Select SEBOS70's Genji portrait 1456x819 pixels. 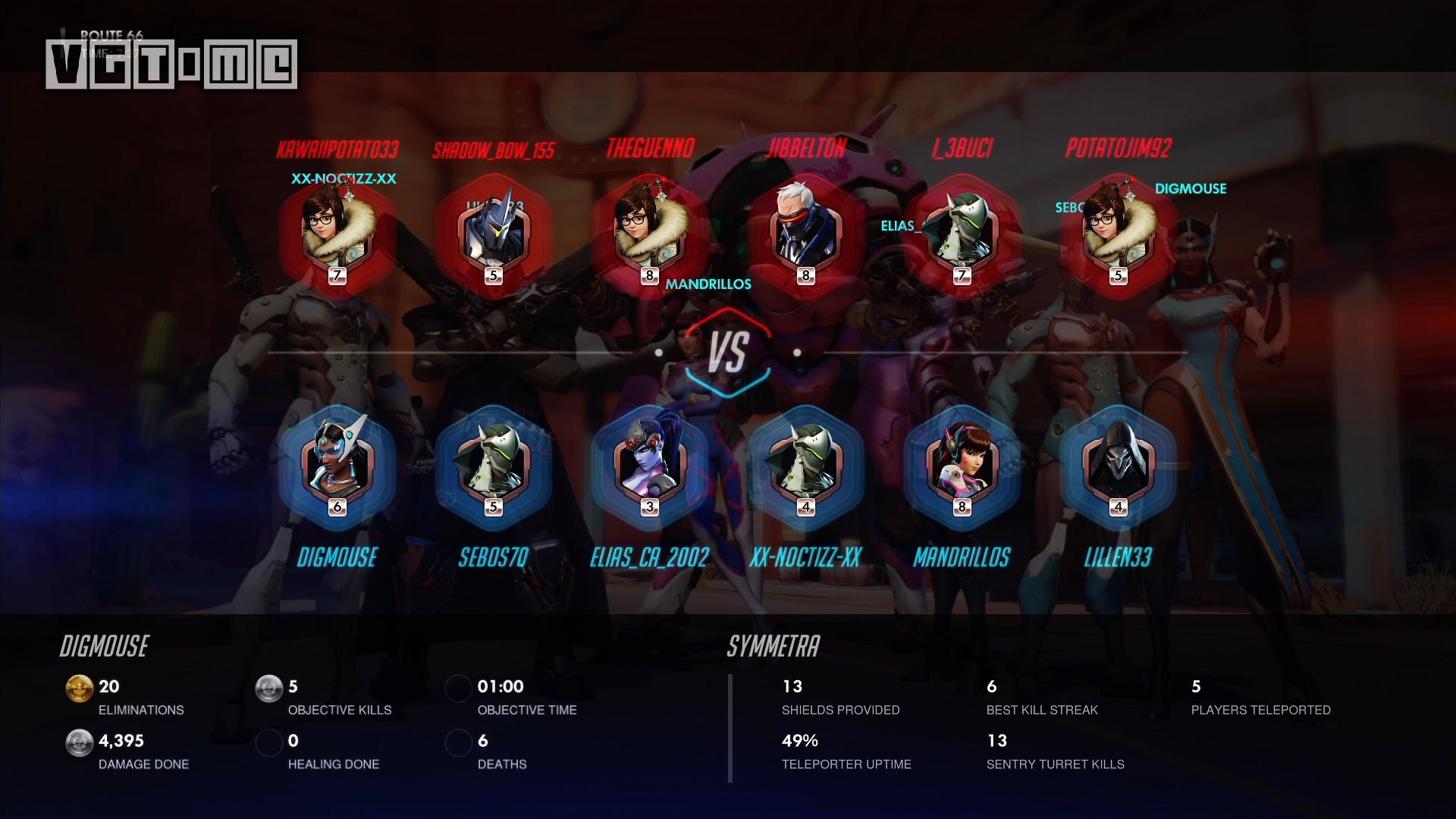[x=494, y=464]
